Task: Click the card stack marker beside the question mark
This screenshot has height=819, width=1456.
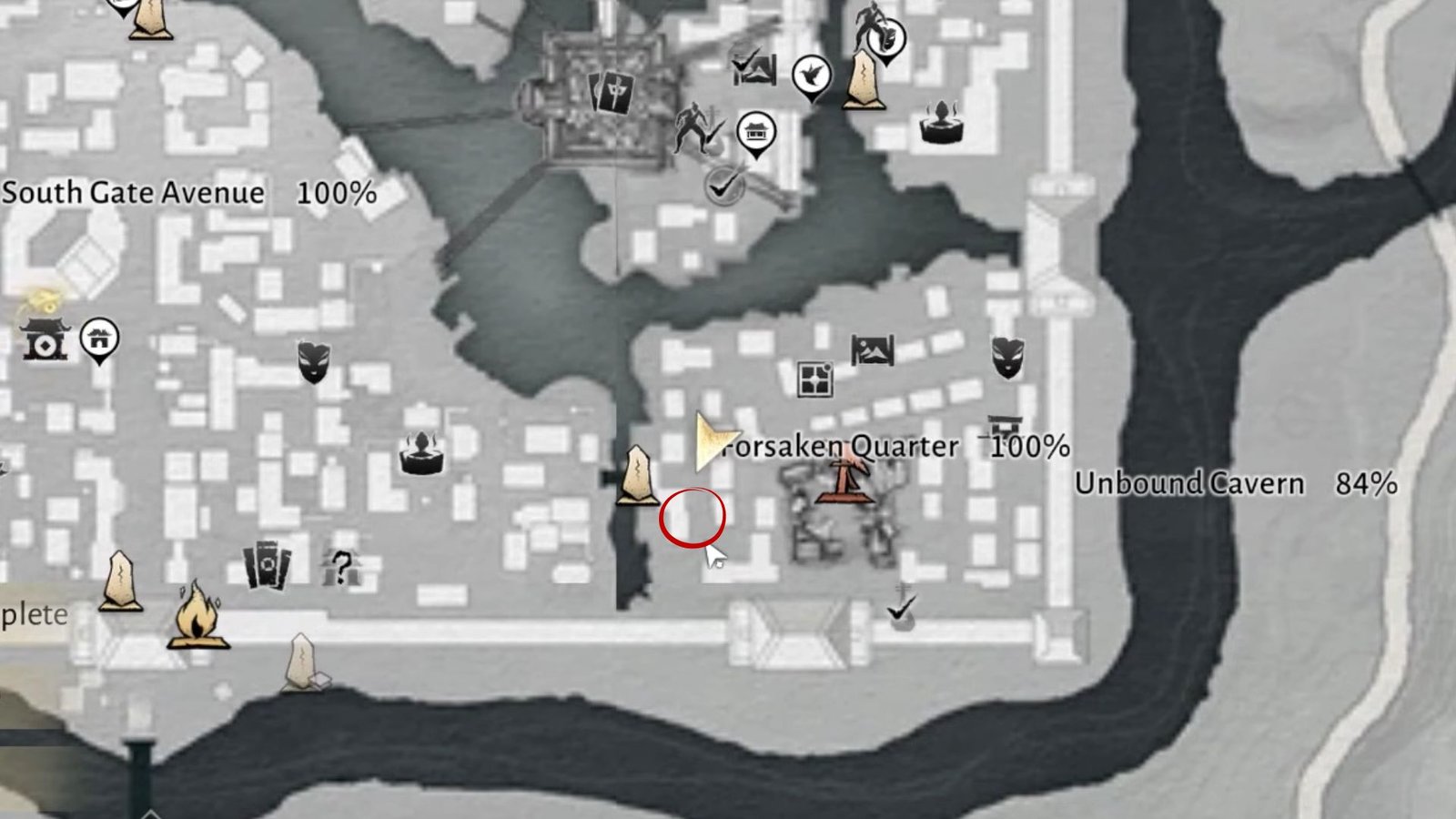Action: [x=267, y=567]
